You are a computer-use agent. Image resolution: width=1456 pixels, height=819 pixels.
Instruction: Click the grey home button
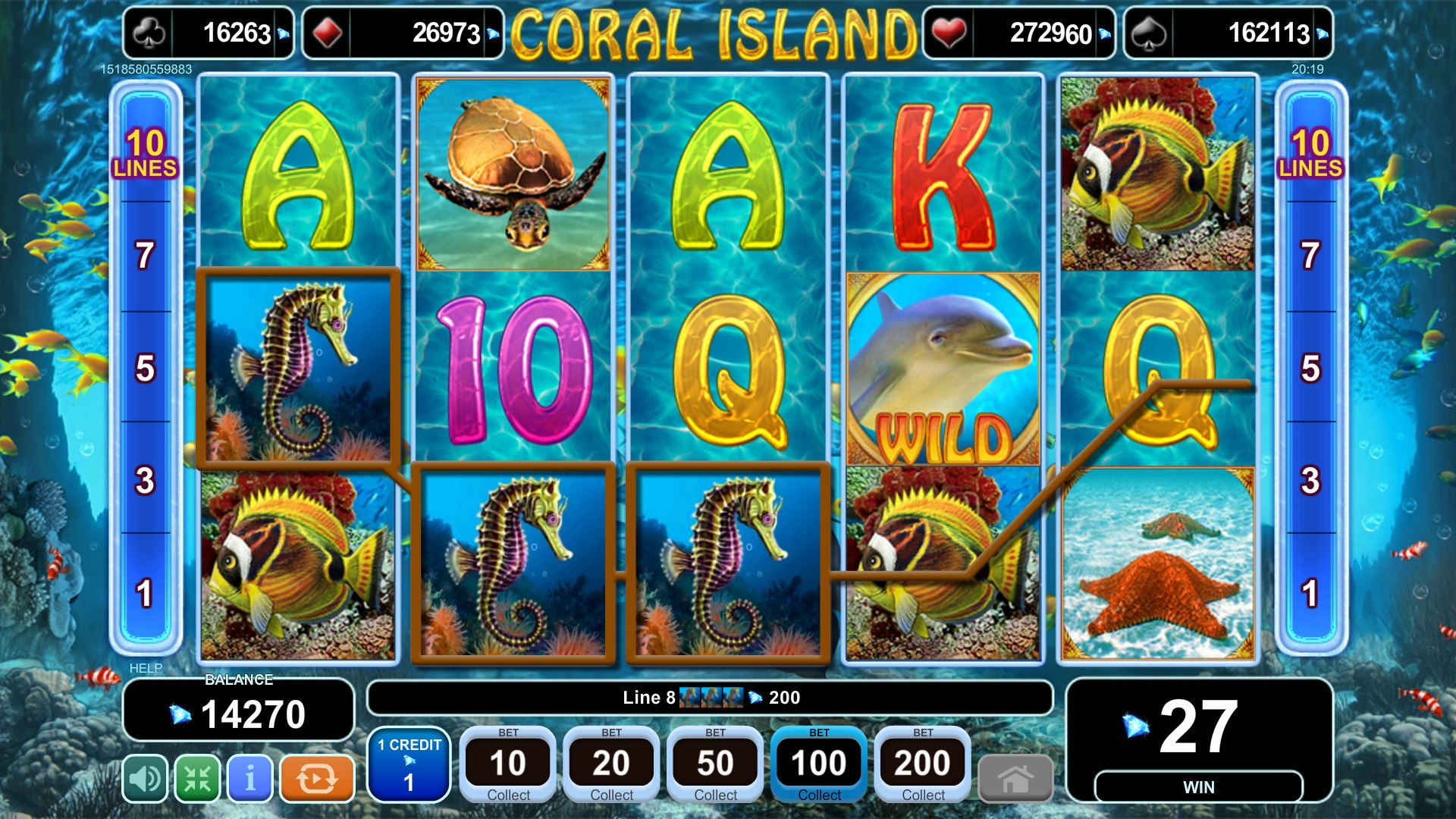tap(1015, 778)
